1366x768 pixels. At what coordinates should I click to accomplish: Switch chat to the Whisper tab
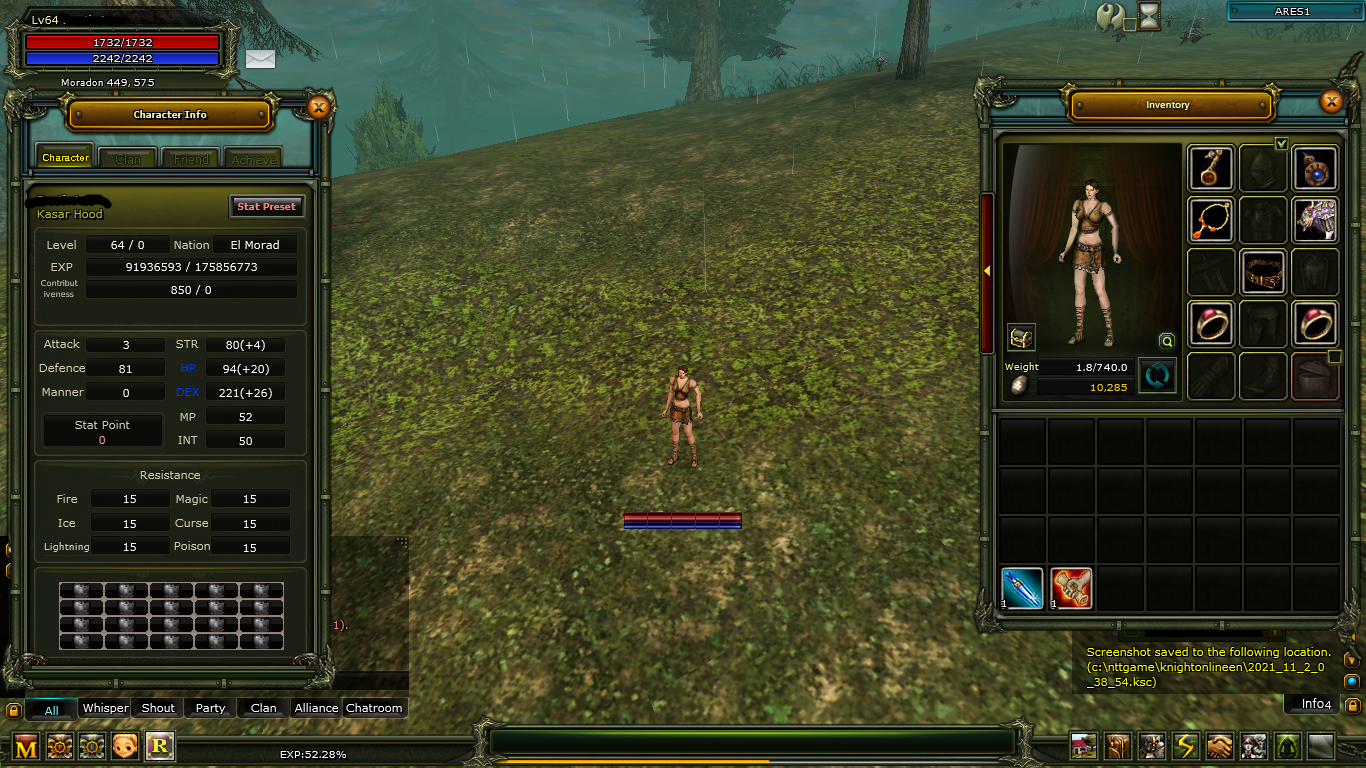click(105, 708)
